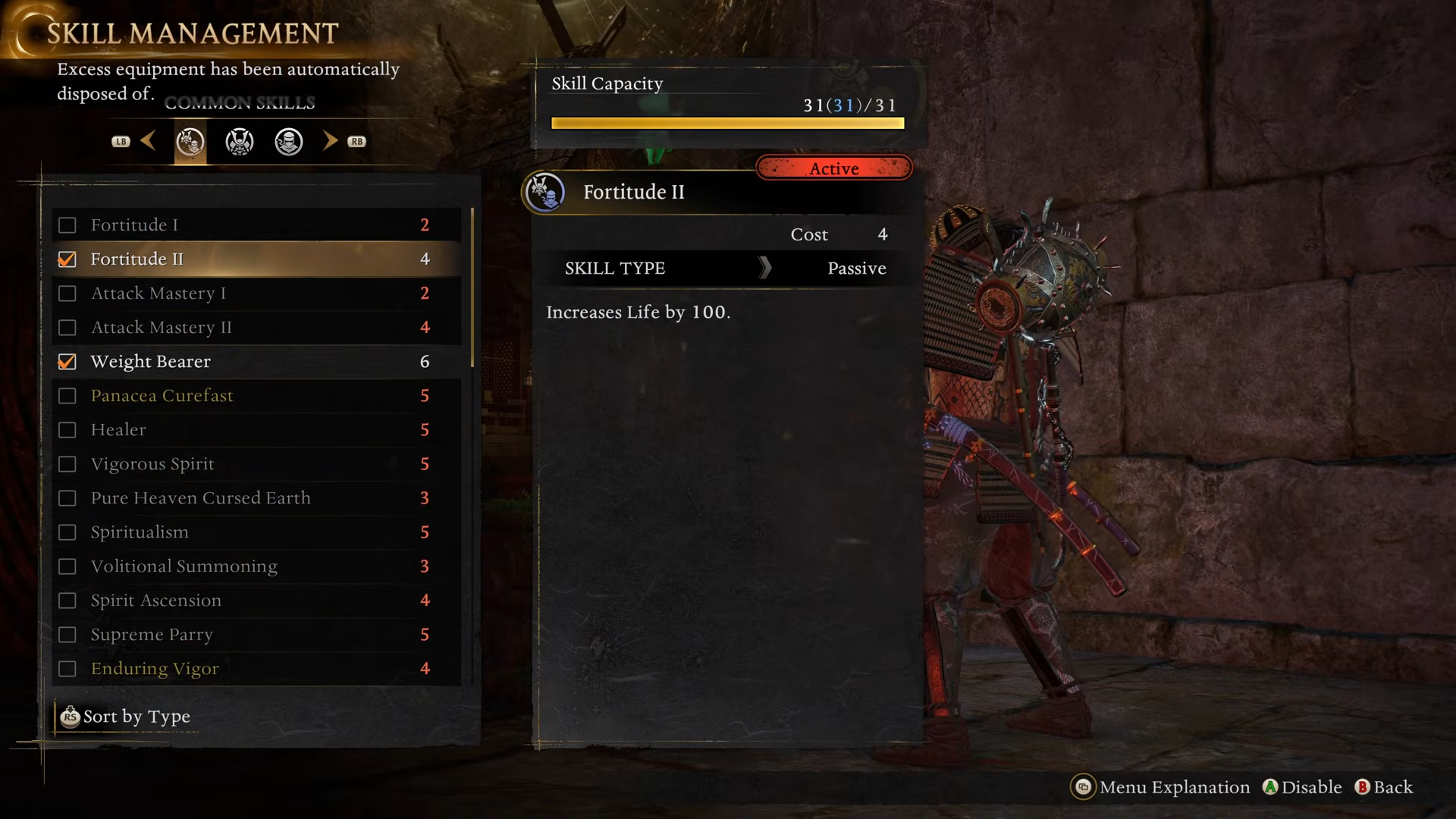Go Back from Skill Management
Viewport: 1456px width, 819px height.
click(x=1384, y=787)
